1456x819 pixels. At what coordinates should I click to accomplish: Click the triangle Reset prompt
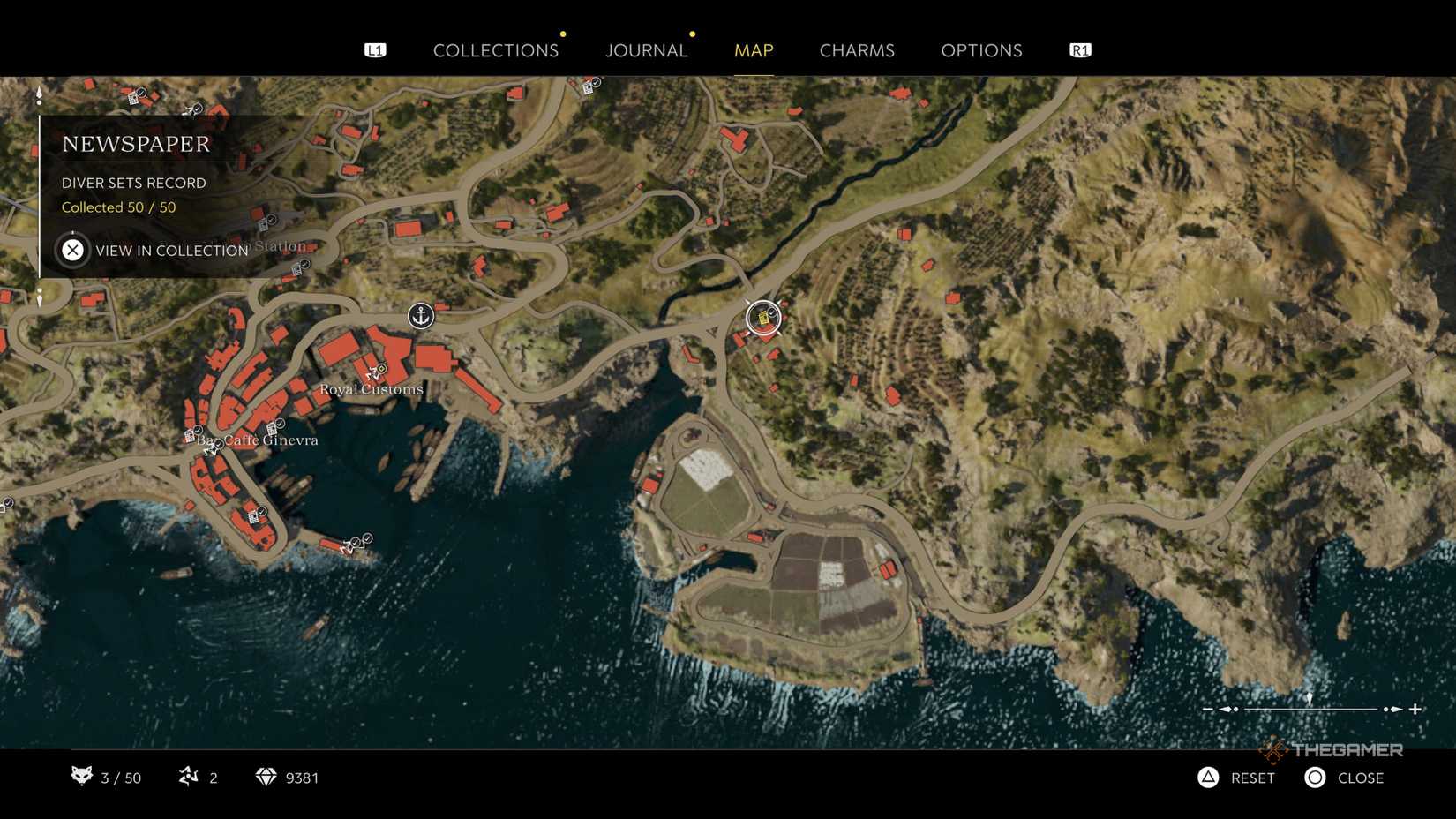click(1207, 778)
